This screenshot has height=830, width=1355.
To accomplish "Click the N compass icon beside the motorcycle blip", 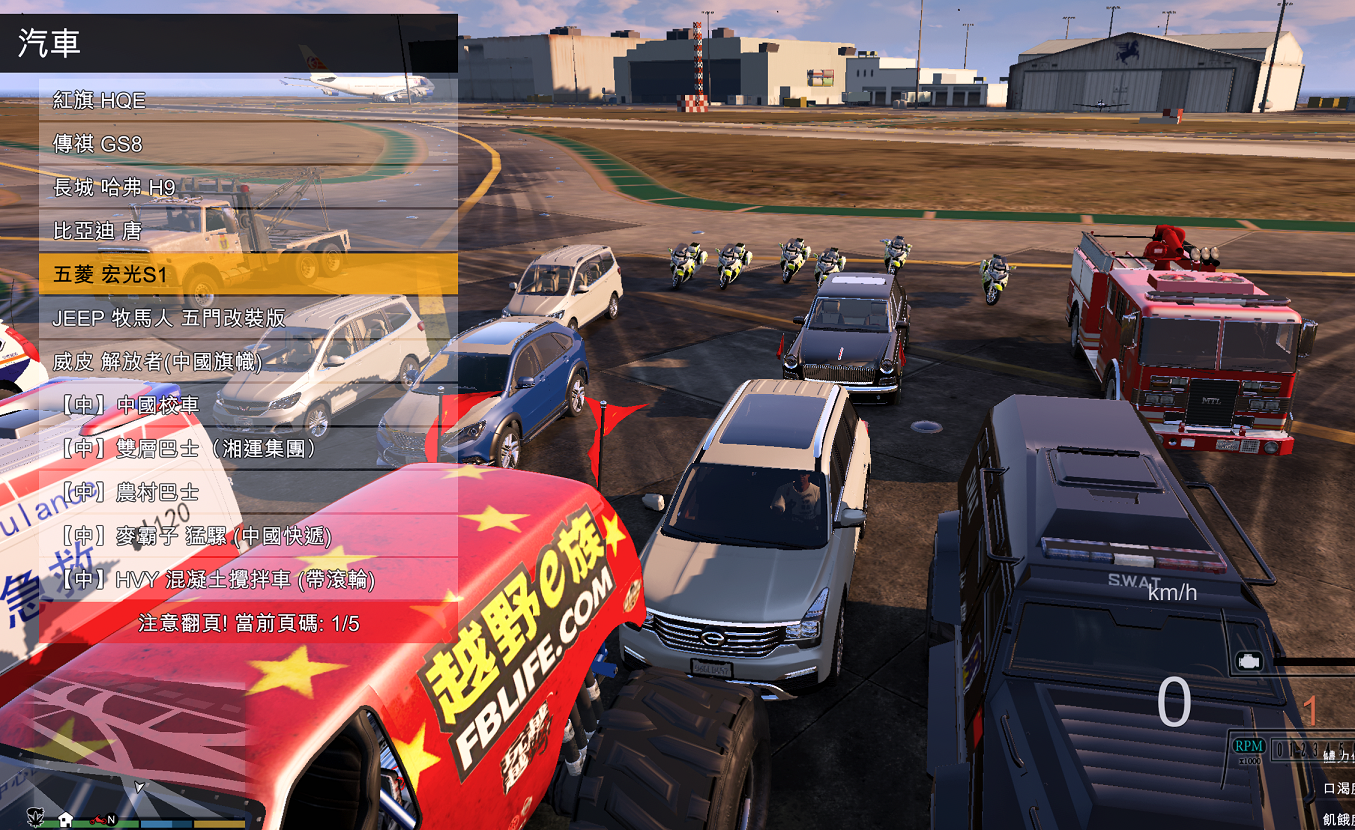I will (x=111, y=821).
